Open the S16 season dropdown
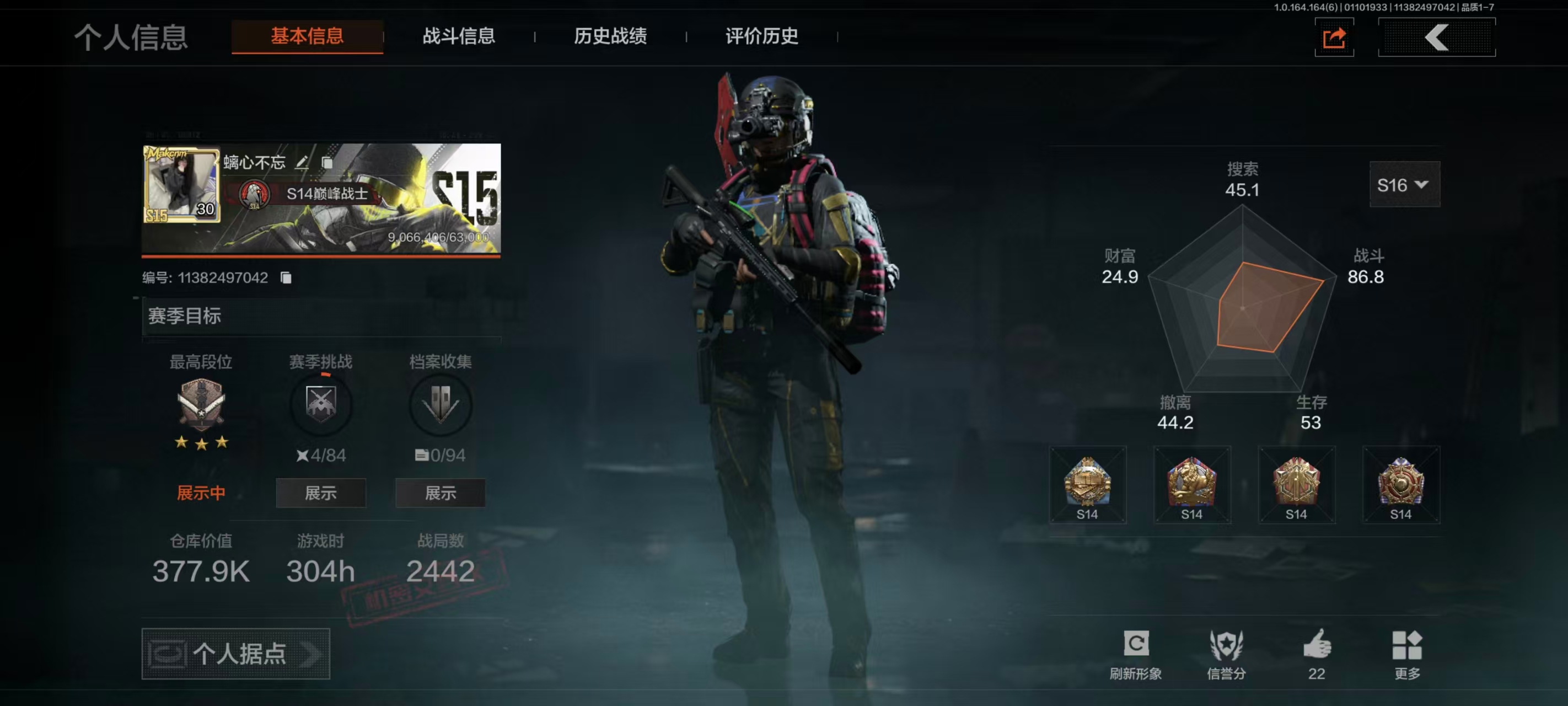The height and width of the screenshot is (706, 1568). click(1404, 185)
